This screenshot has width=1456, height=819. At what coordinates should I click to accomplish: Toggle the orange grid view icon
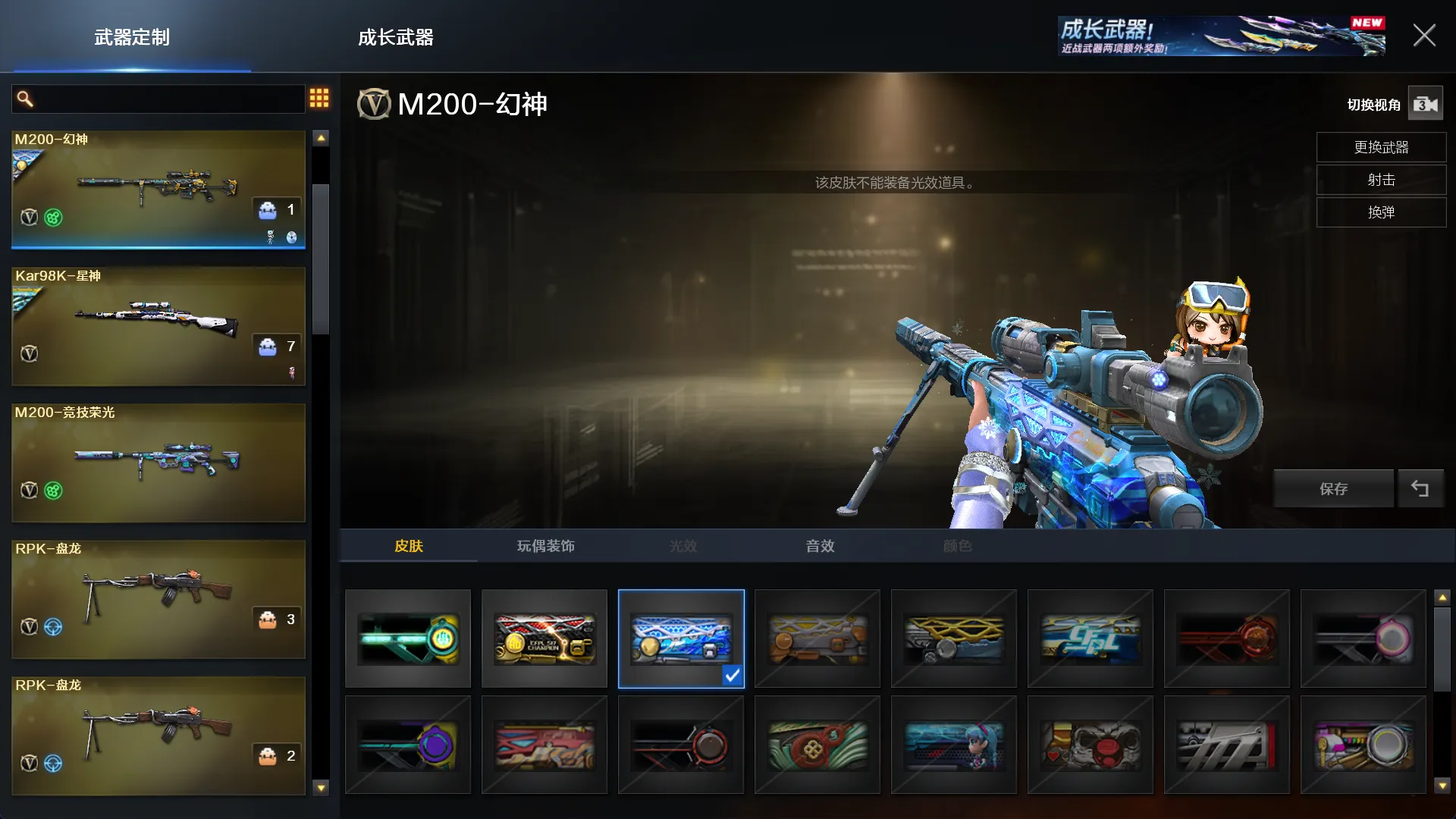(319, 98)
